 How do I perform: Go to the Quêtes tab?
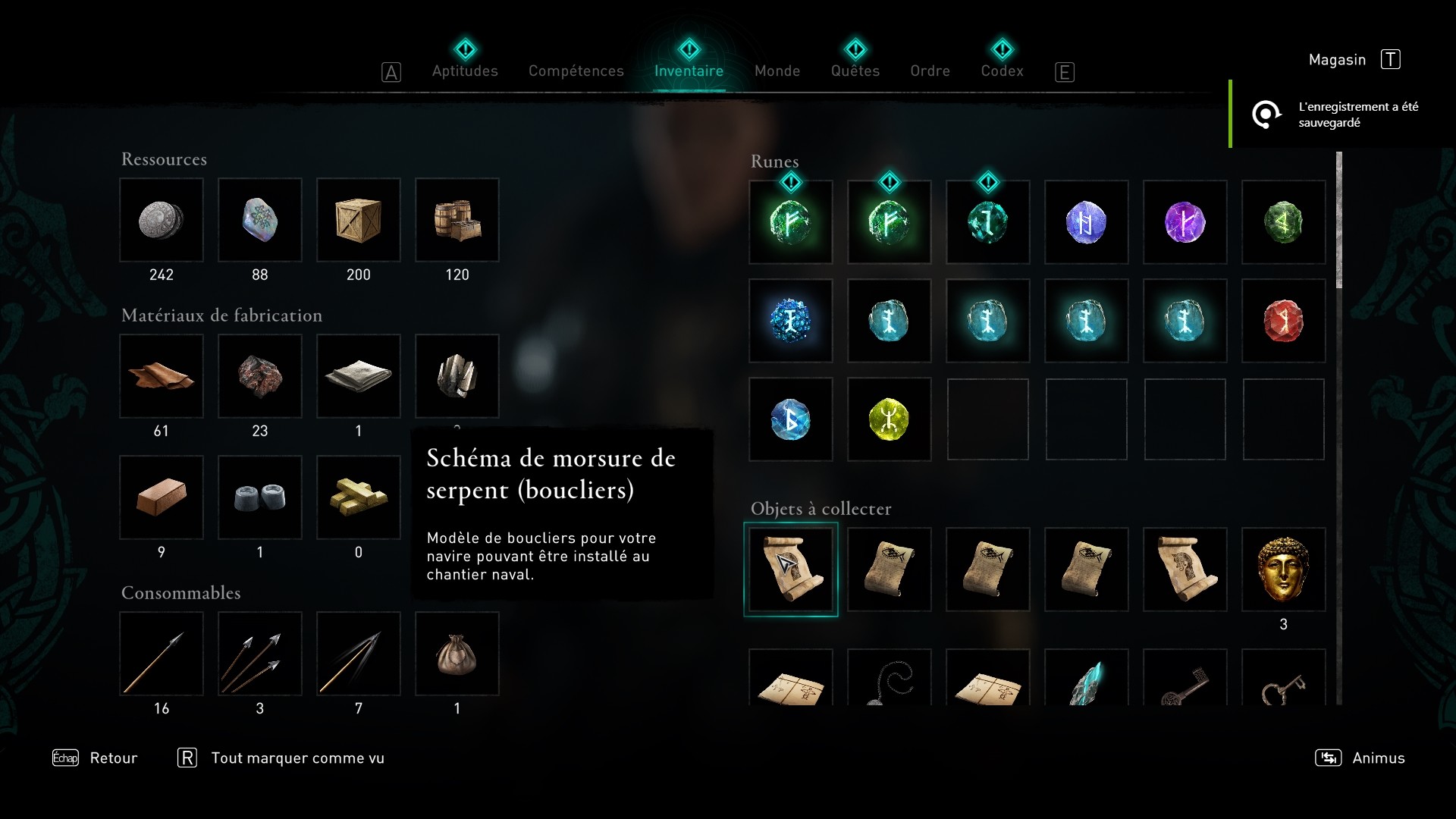point(855,71)
